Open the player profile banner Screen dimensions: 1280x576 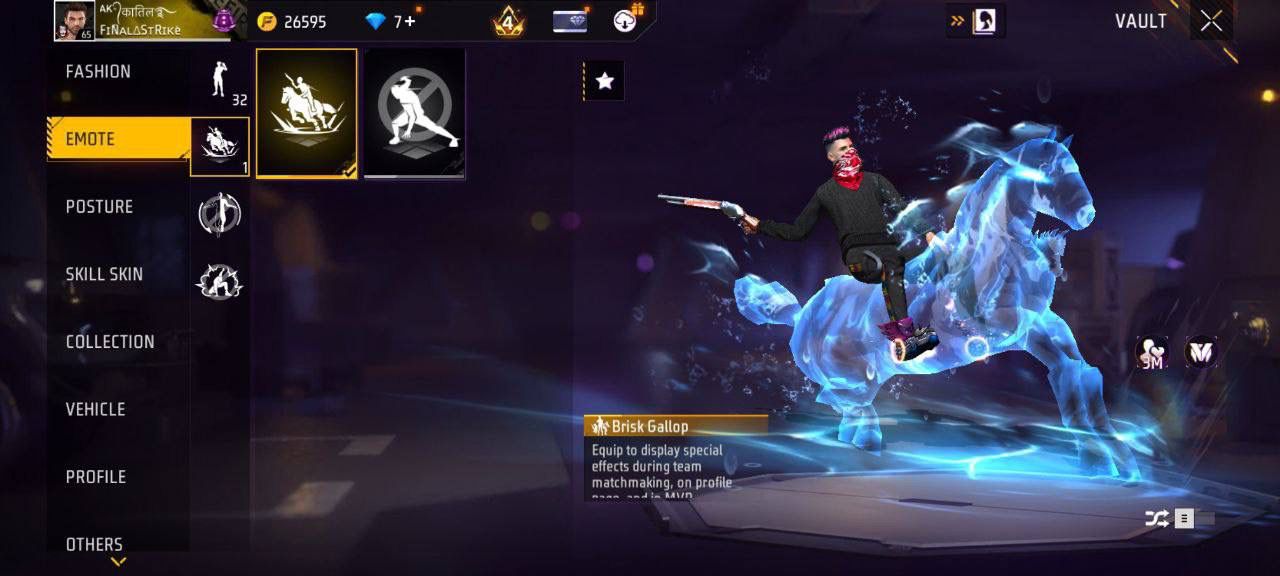point(140,21)
